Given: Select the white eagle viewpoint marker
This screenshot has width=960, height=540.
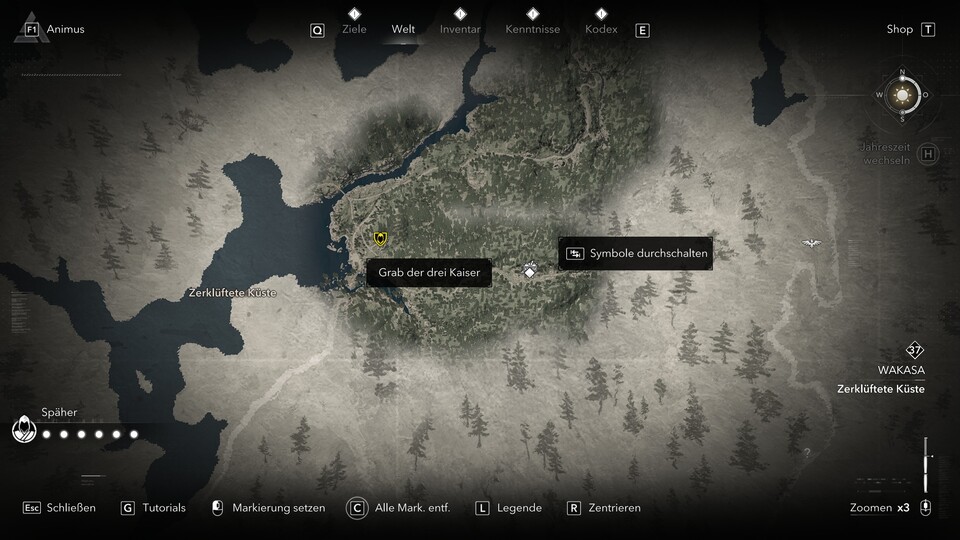Looking at the screenshot, I should tap(810, 243).
